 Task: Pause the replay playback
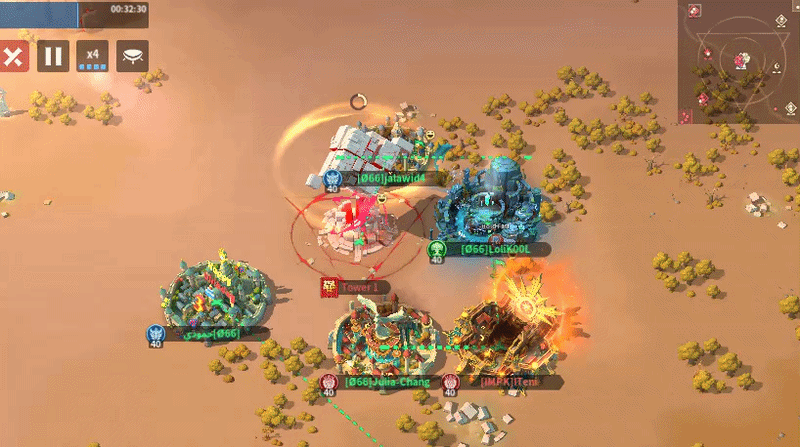point(53,57)
